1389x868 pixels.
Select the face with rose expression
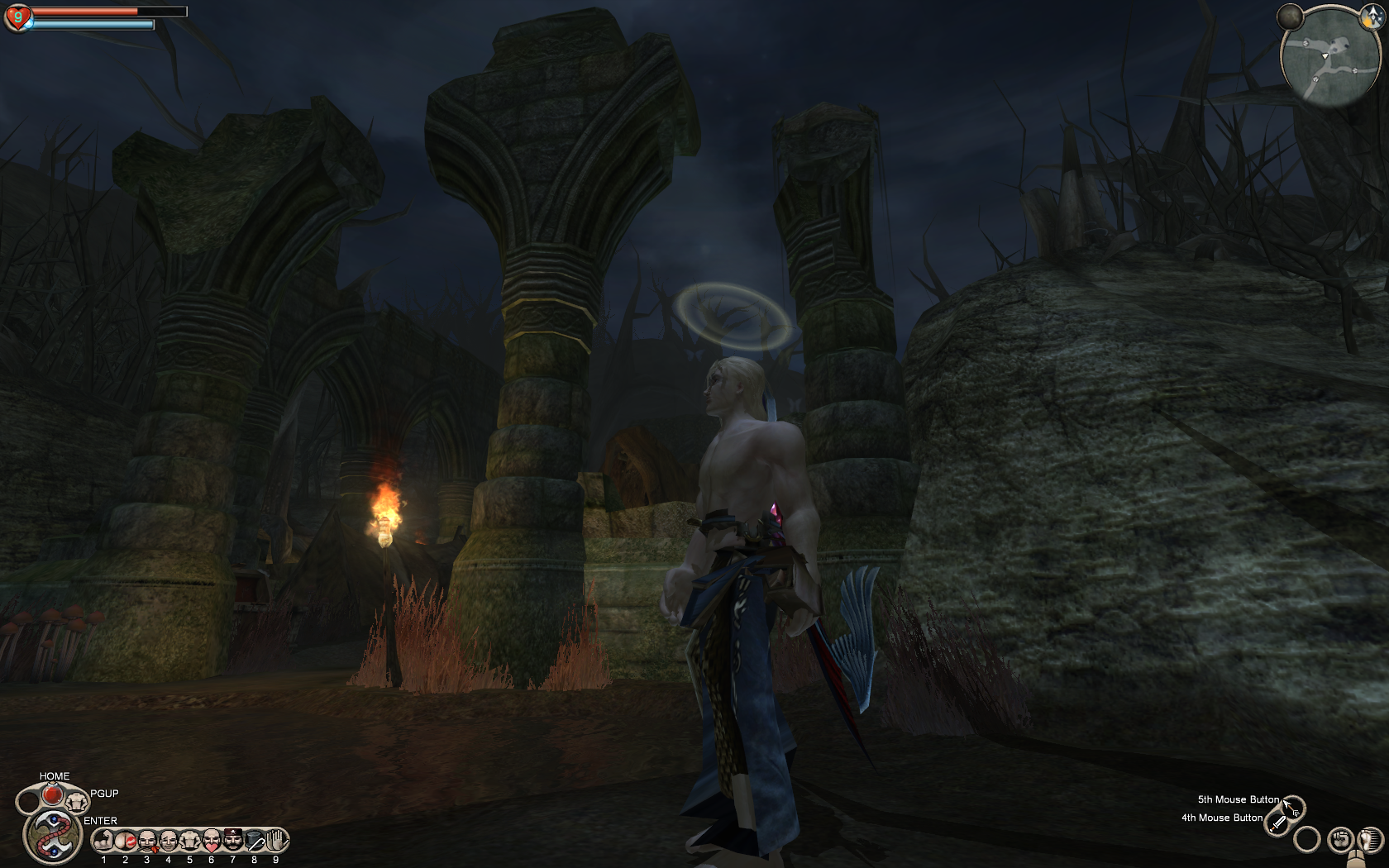pos(147,841)
